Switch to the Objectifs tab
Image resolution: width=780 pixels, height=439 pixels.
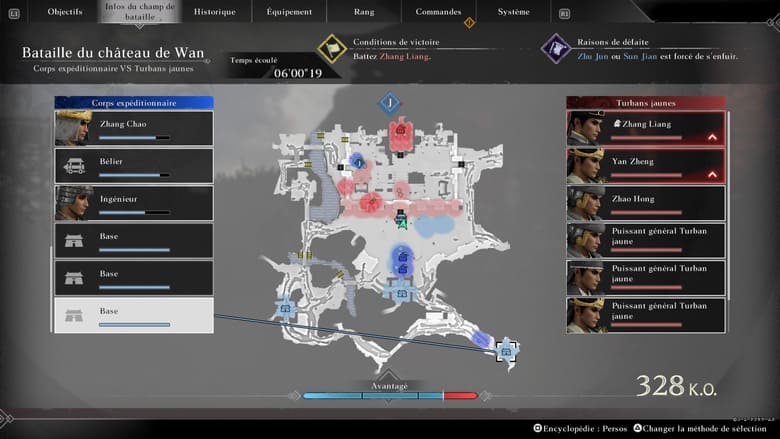[x=64, y=12]
